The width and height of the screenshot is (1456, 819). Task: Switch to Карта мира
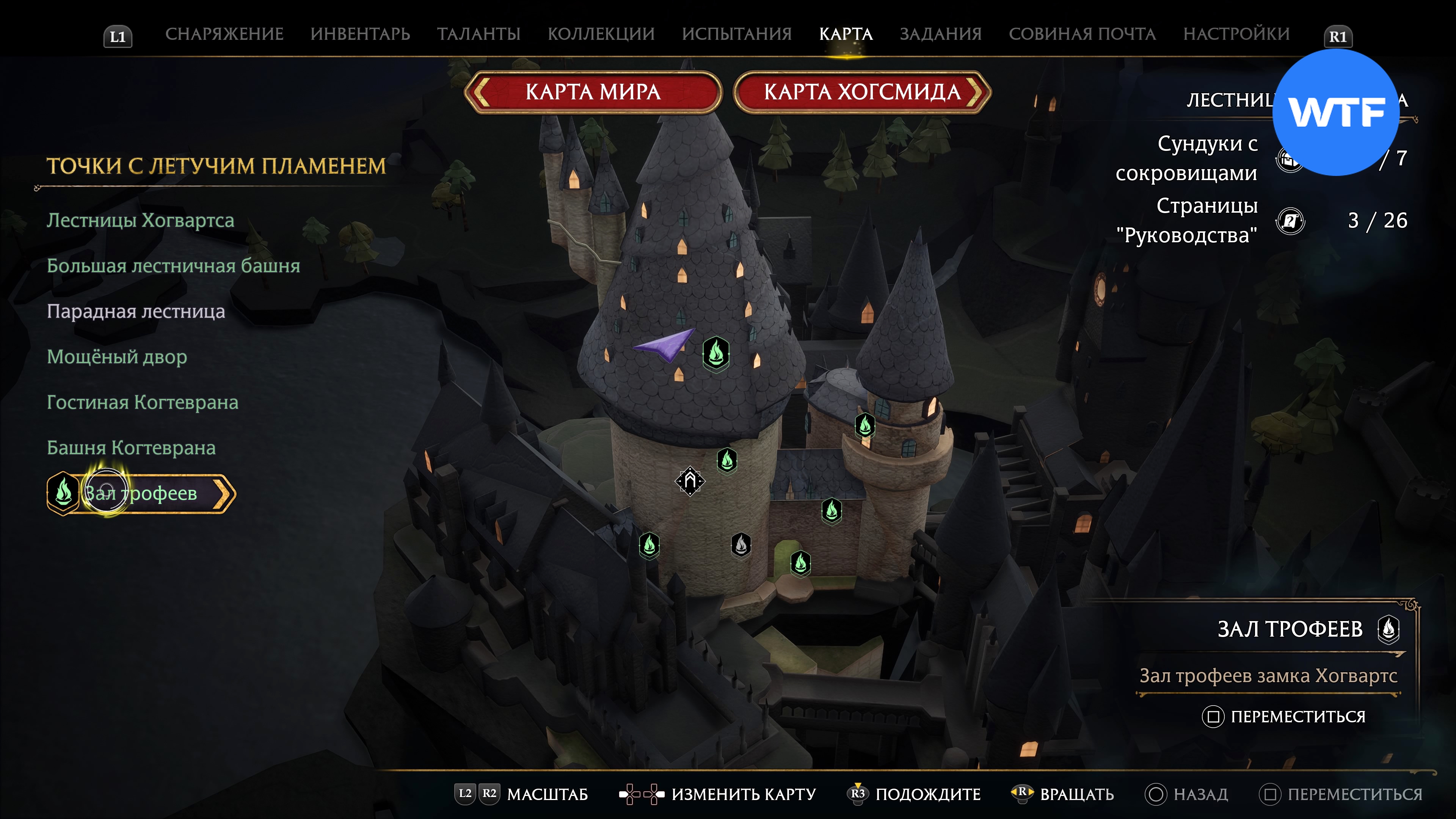coord(593,91)
